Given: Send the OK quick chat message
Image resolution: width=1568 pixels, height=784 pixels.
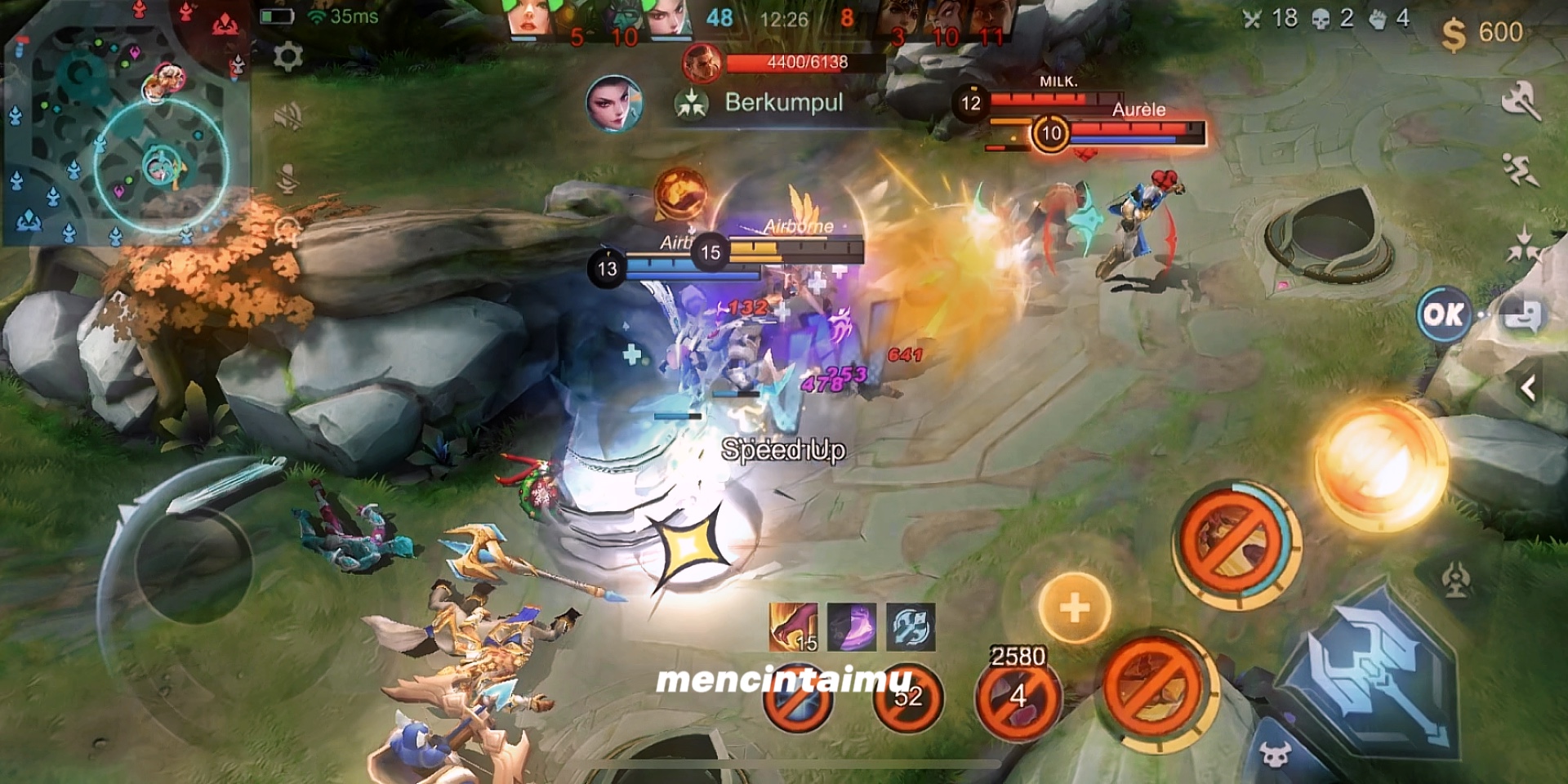Looking at the screenshot, I should (x=1444, y=314).
